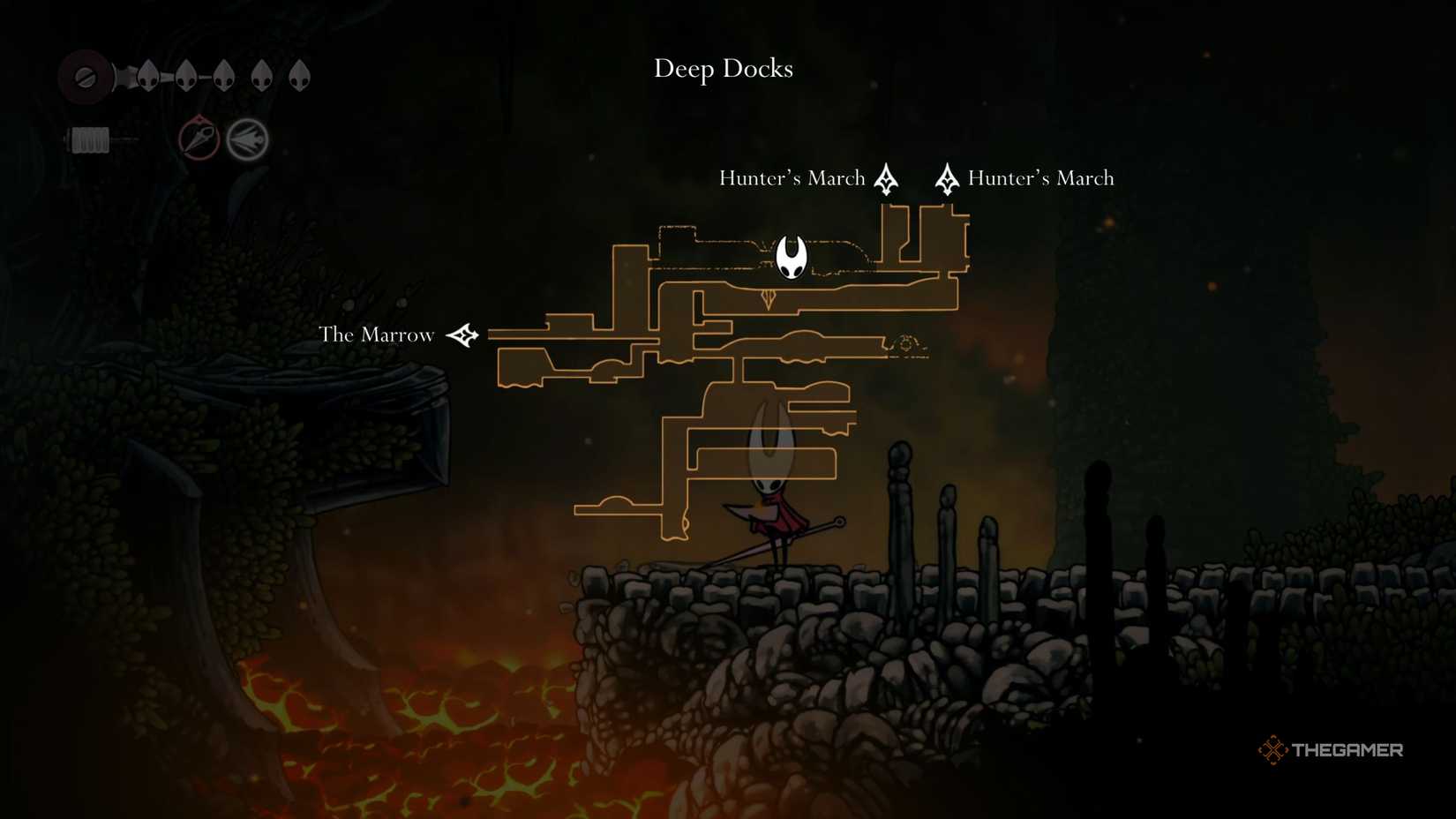Screen dimensions: 1456x819
Task: Click the right Hunter's March exit marker
Action: [946, 178]
